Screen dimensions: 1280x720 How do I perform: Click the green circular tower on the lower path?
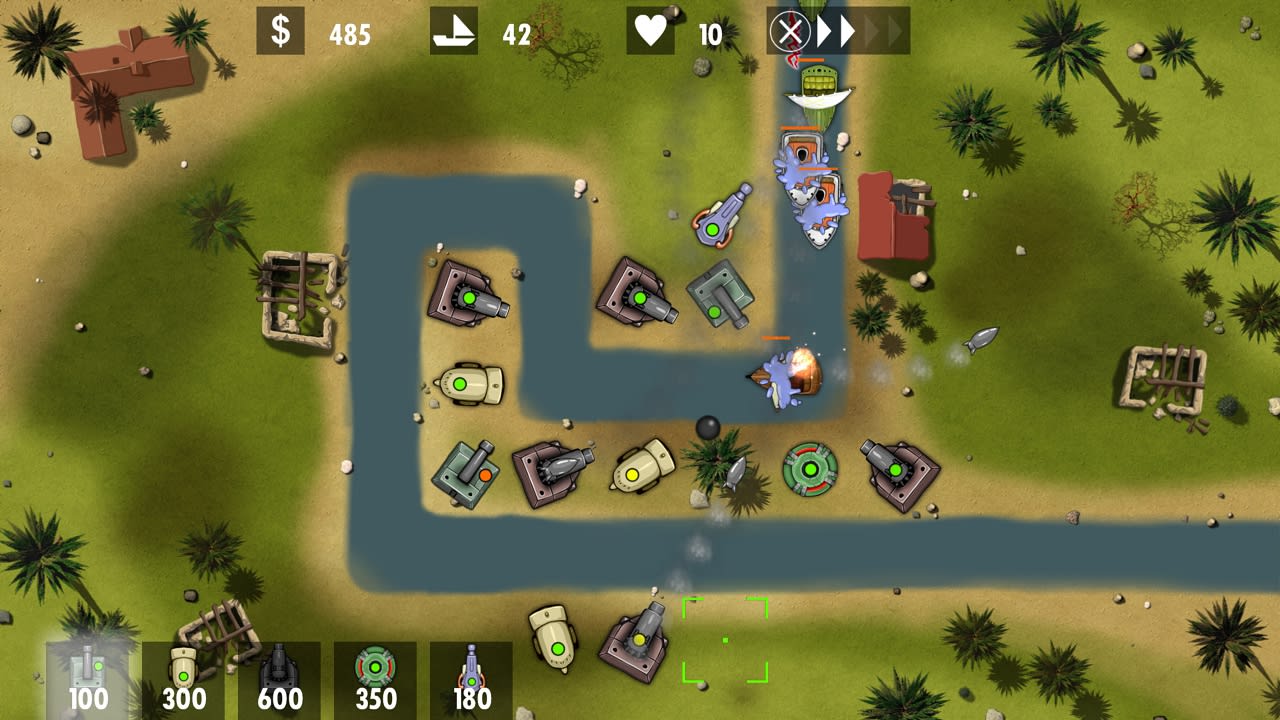(x=810, y=467)
